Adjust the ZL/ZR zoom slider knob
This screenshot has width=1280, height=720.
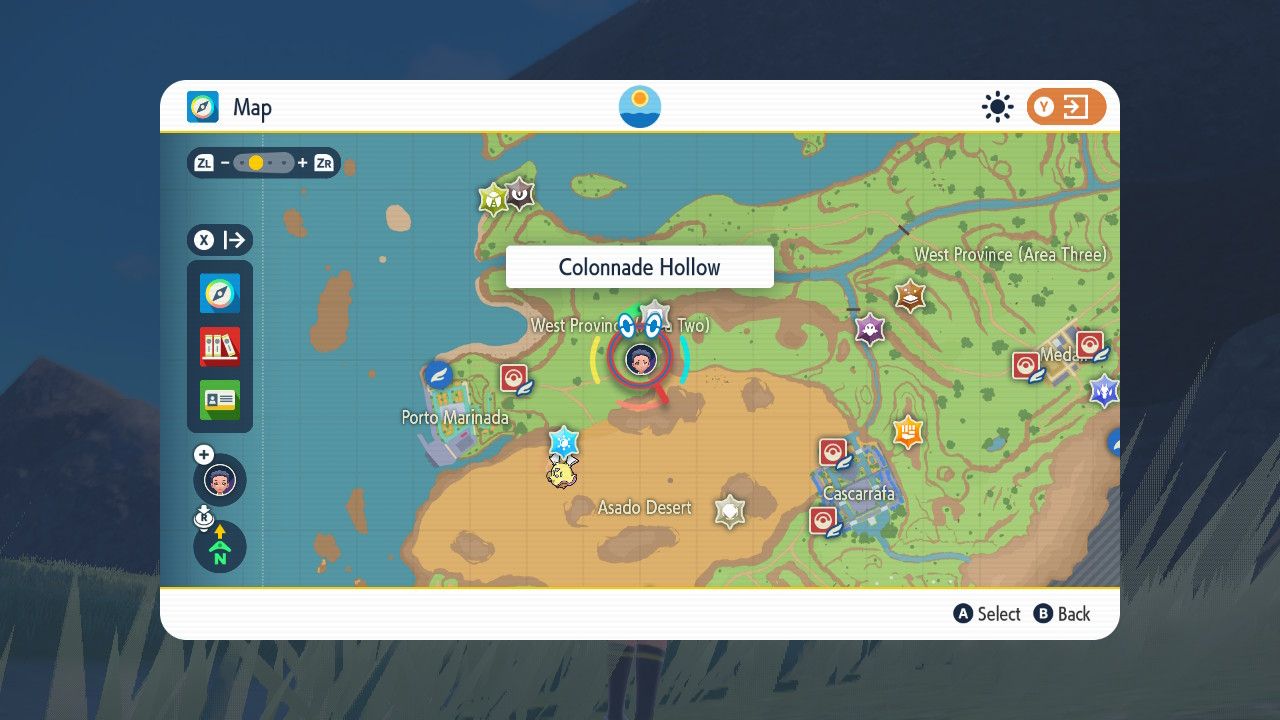pyautogui.click(x=254, y=161)
